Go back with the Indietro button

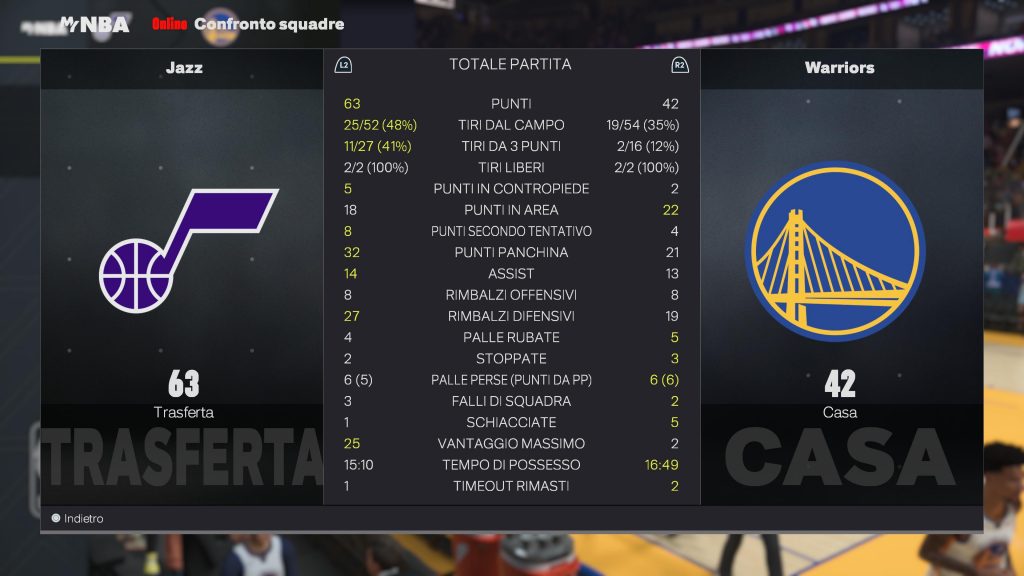pos(78,519)
